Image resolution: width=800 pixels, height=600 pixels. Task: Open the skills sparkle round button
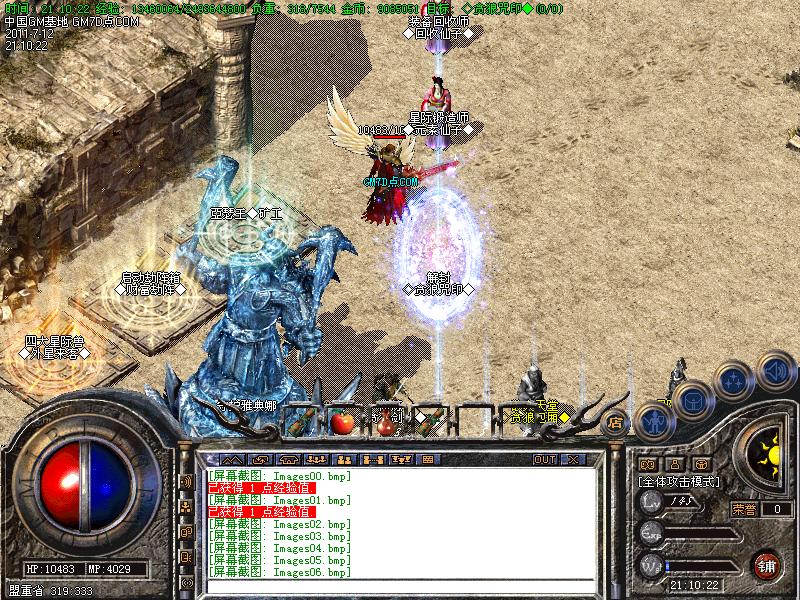click(734, 380)
